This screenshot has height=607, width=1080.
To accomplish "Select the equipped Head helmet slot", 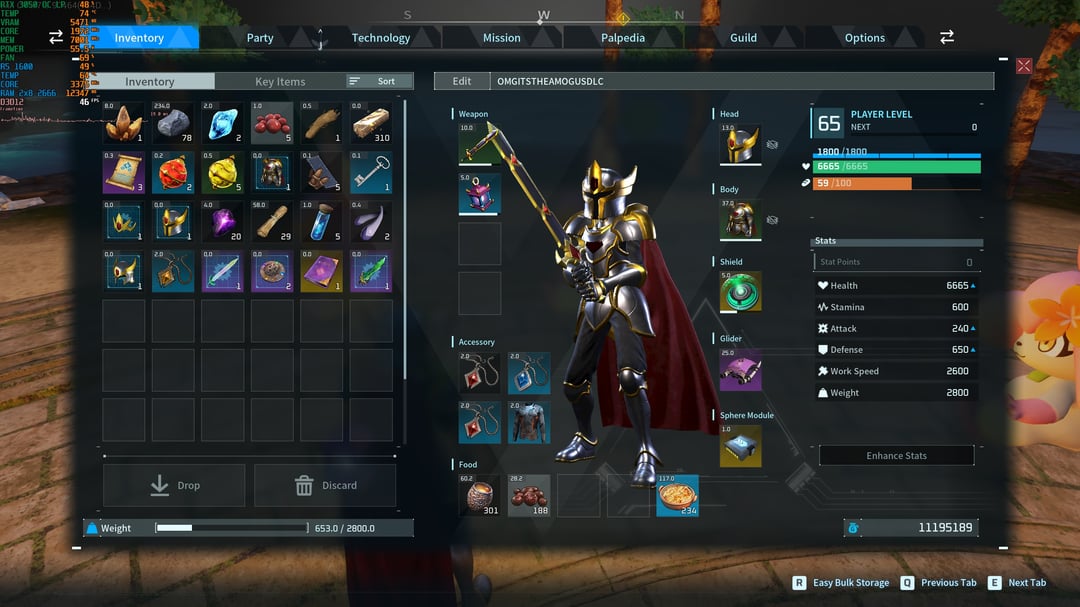I will (x=740, y=145).
